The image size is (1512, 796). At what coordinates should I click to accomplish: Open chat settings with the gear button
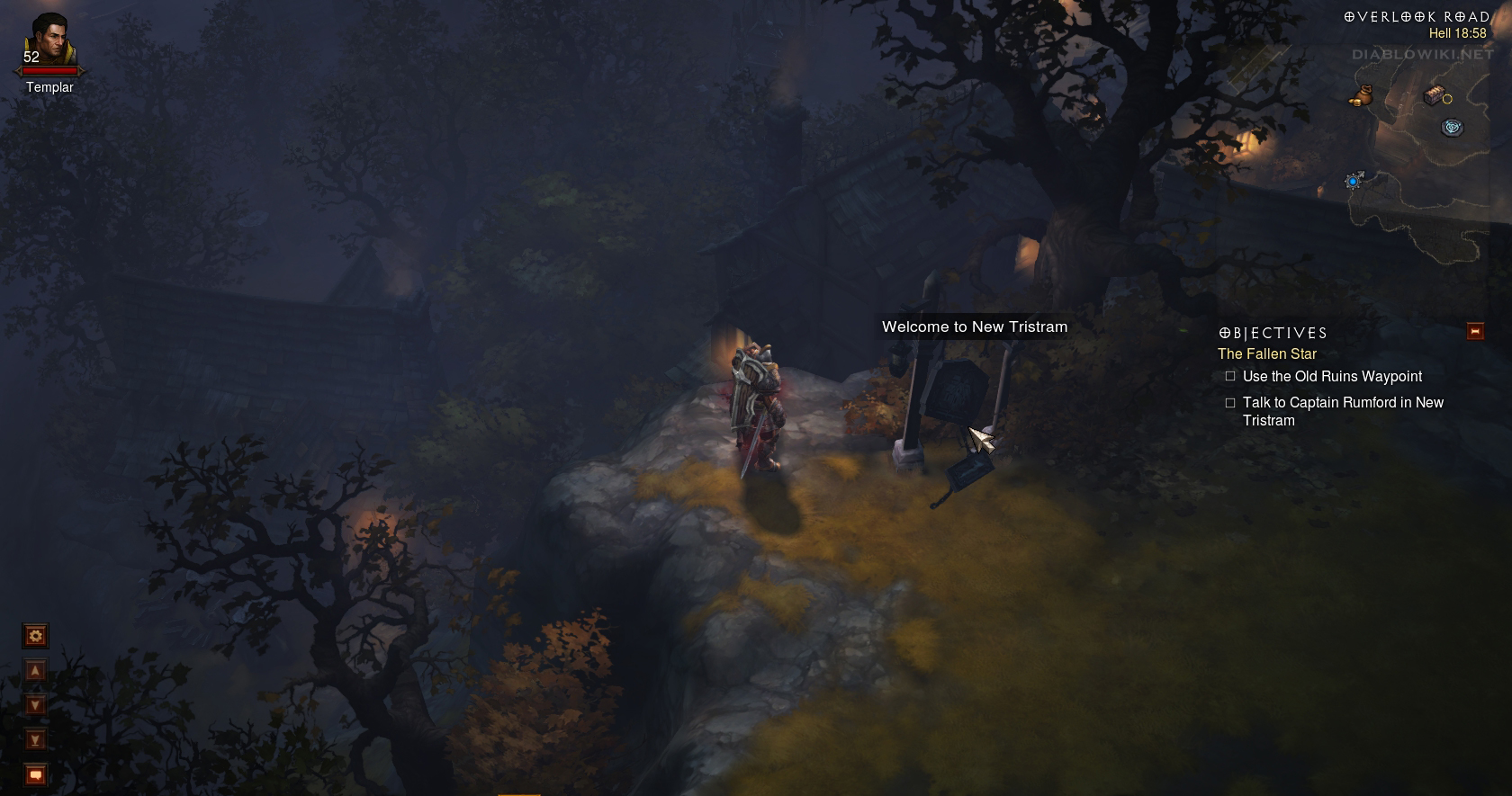pyautogui.click(x=35, y=637)
